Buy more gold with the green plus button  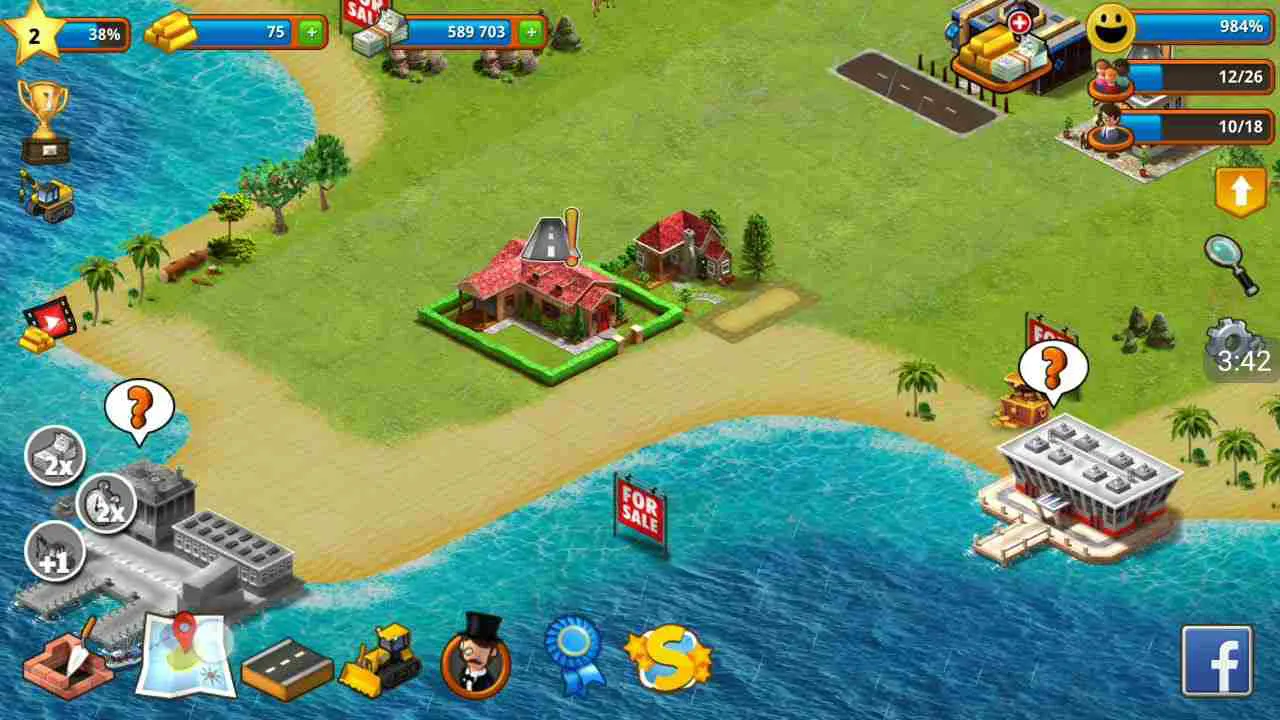coord(313,32)
